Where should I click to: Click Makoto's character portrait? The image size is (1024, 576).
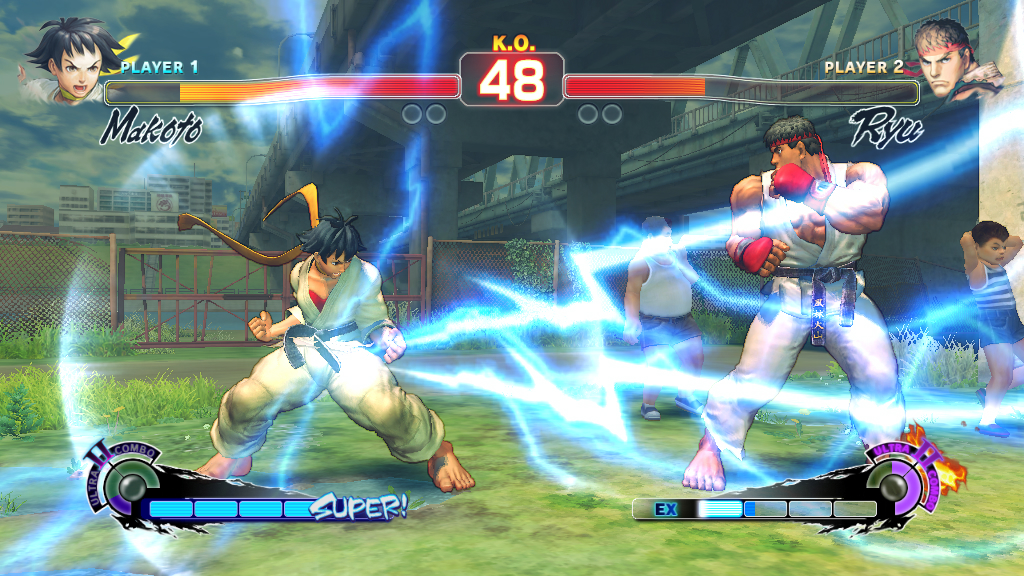point(68,62)
